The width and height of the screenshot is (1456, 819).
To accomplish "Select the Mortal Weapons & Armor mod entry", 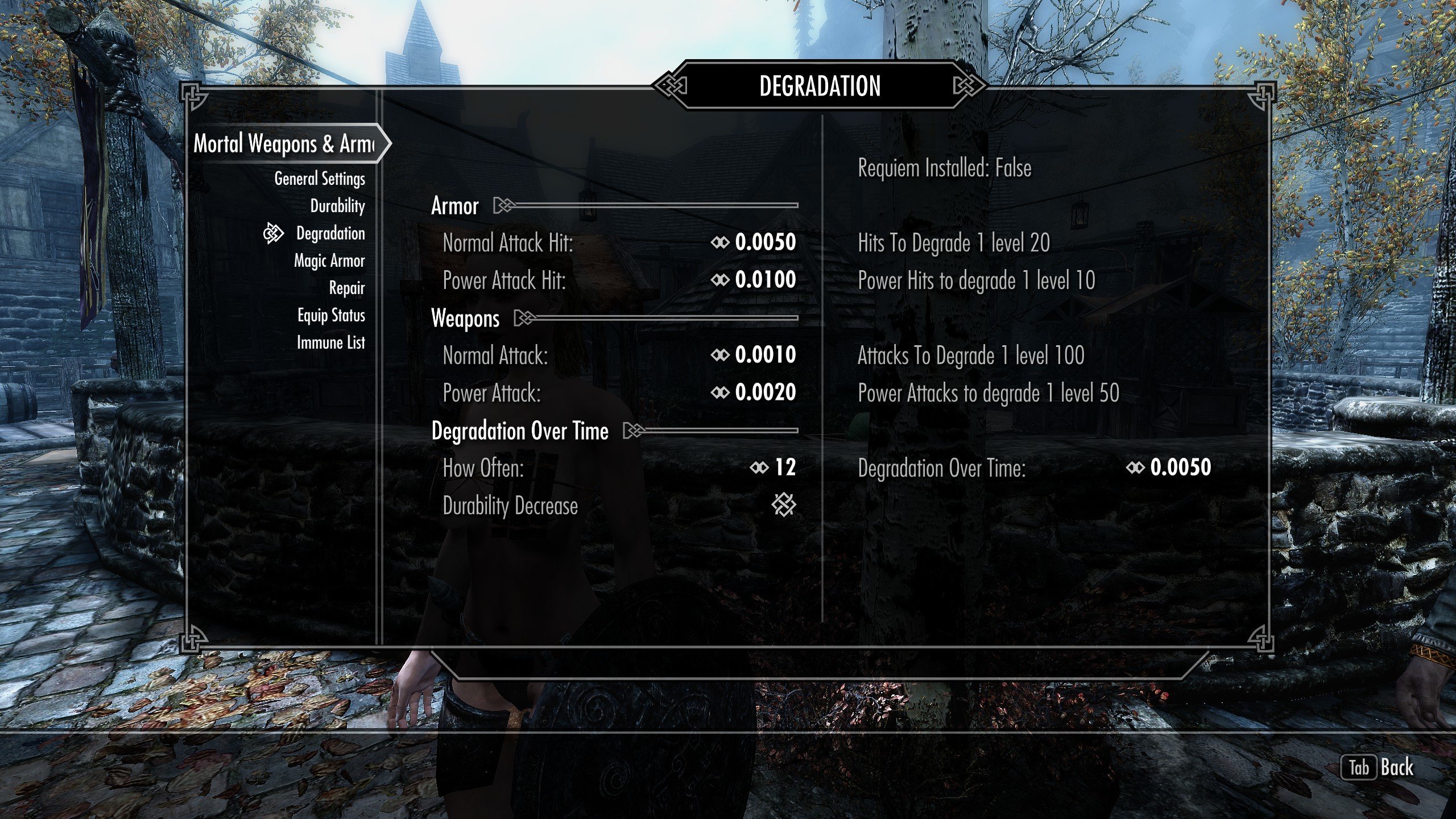I will pyautogui.click(x=284, y=143).
